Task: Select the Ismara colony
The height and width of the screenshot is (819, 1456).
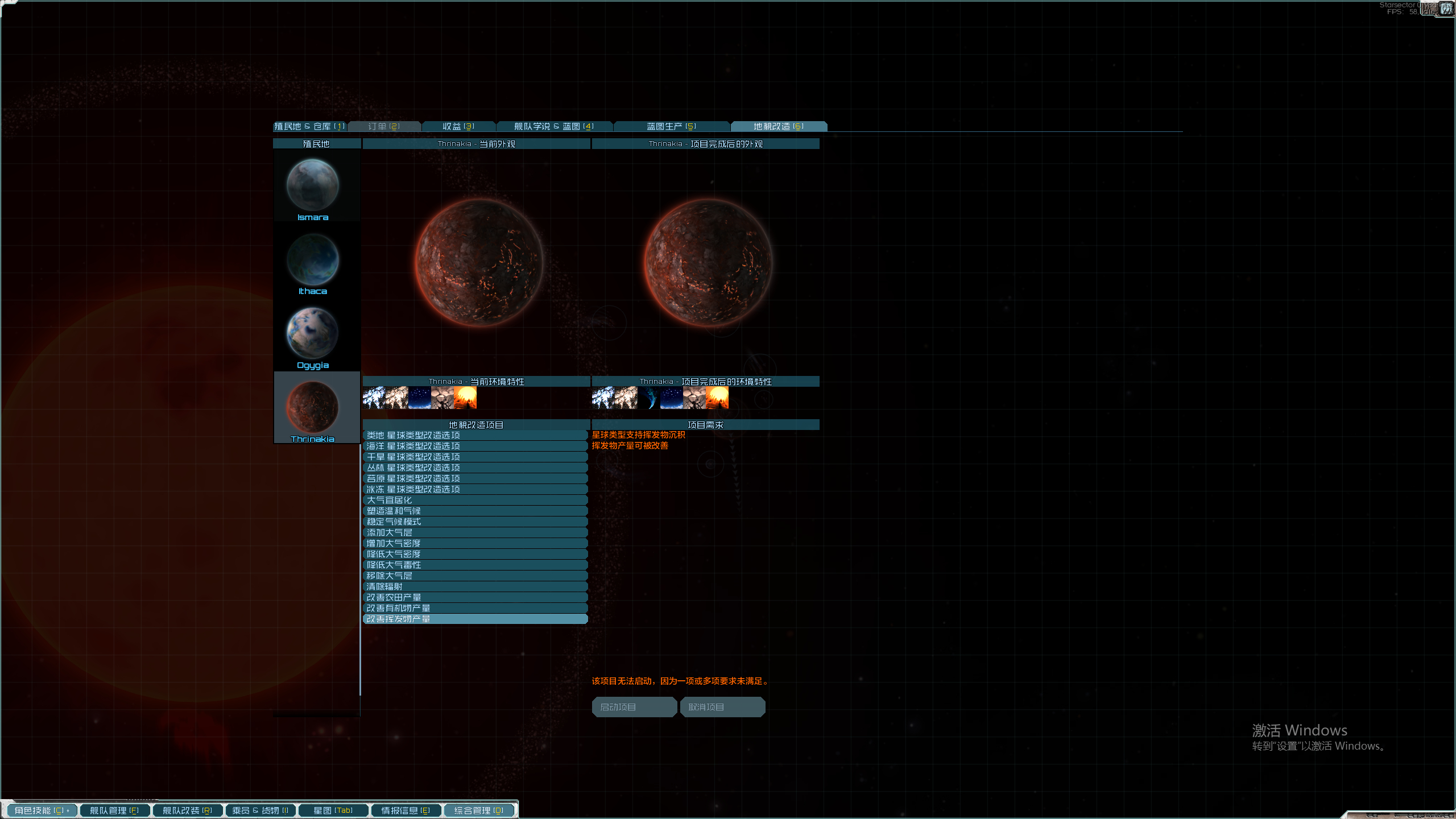Action: [x=313, y=188]
